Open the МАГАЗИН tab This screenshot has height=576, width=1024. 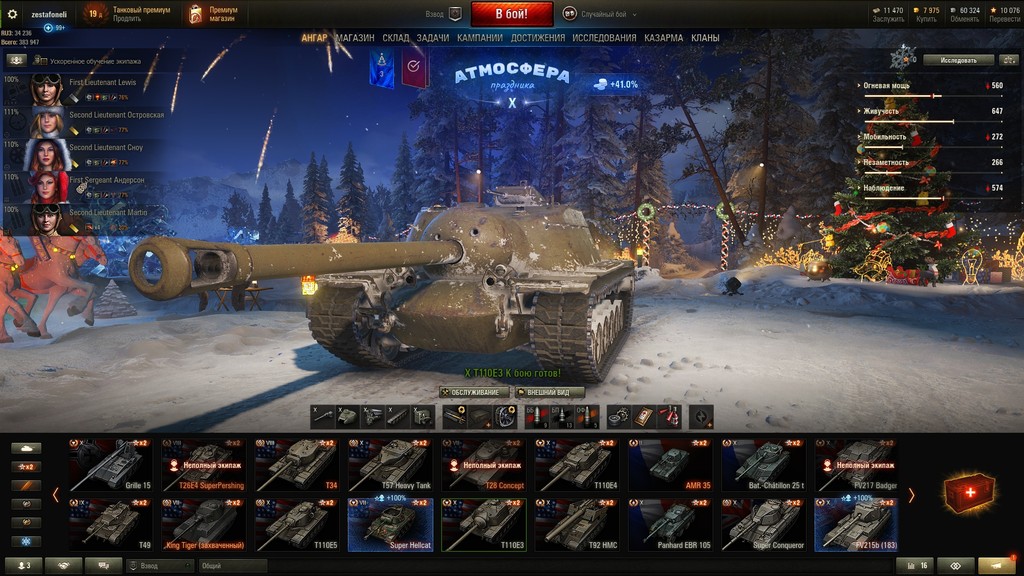(355, 38)
